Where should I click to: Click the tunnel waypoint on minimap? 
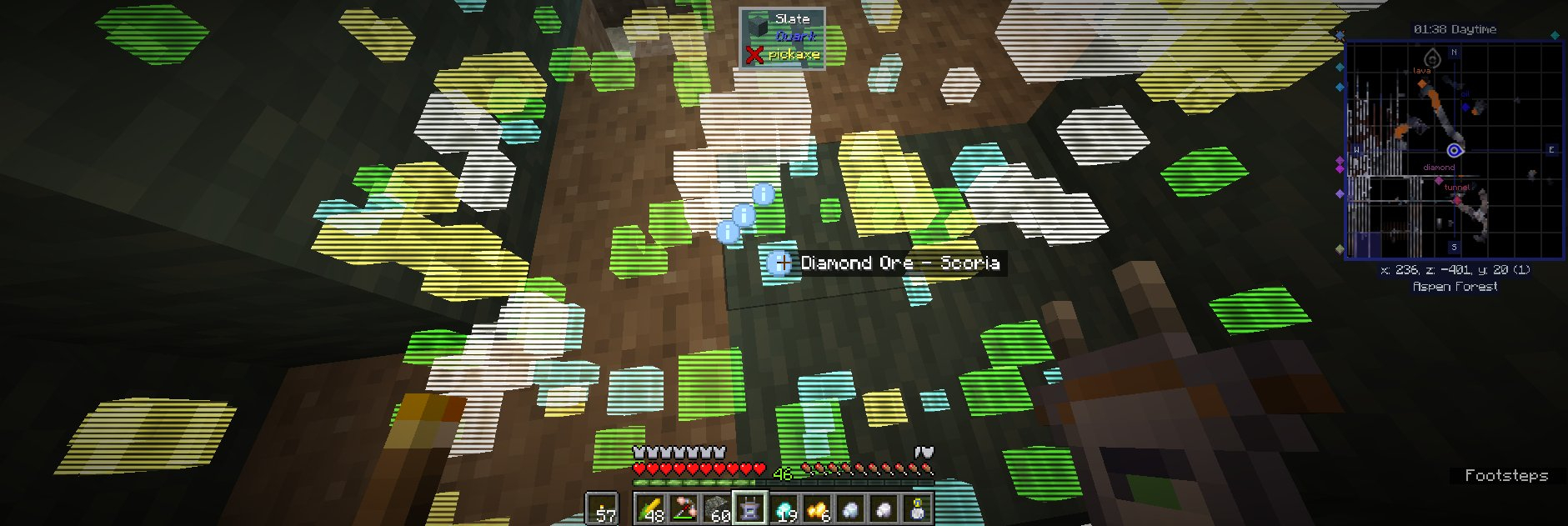(1457, 199)
